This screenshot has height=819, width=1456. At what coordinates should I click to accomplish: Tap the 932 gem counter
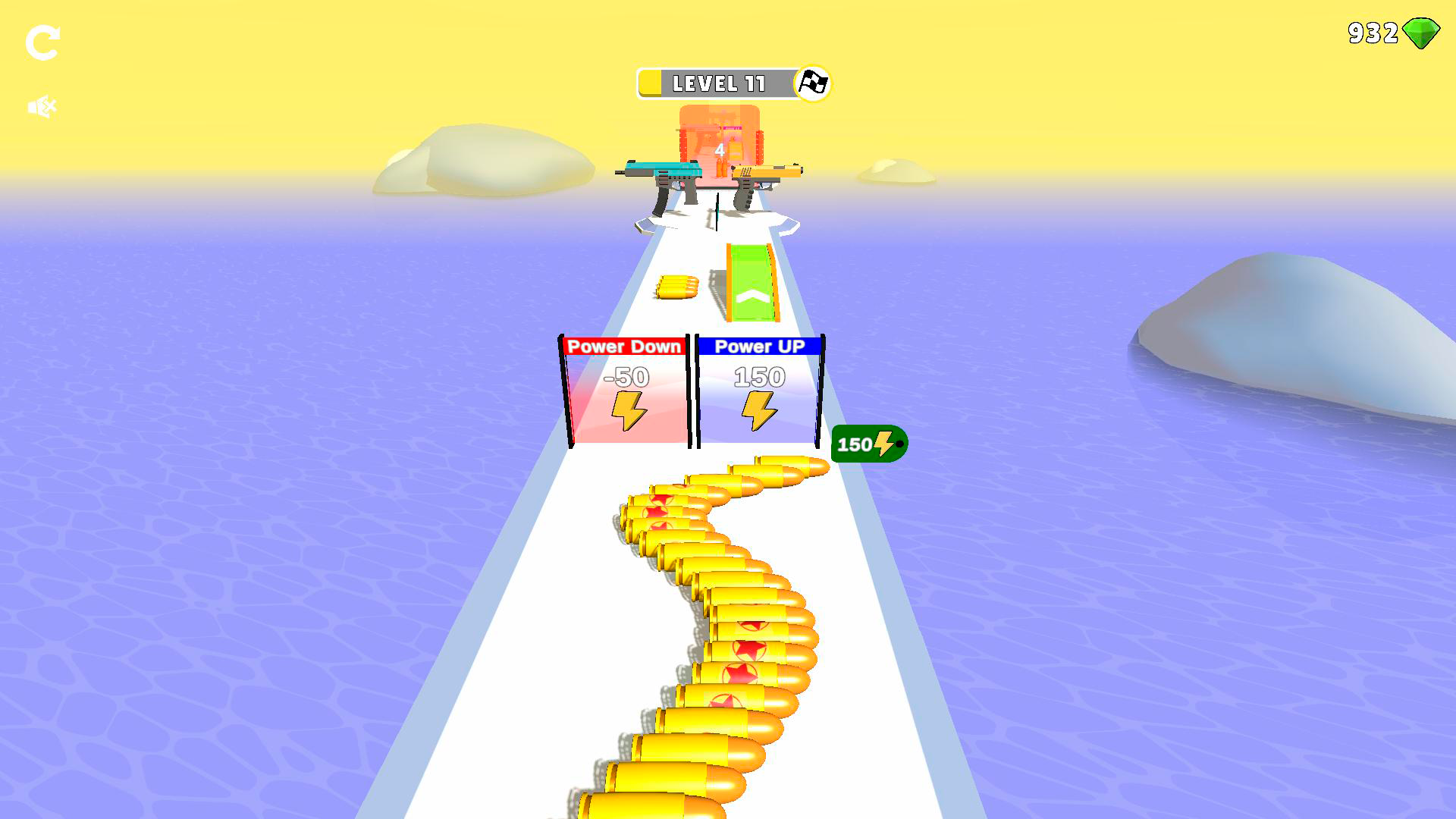click(x=1376, y=33)
